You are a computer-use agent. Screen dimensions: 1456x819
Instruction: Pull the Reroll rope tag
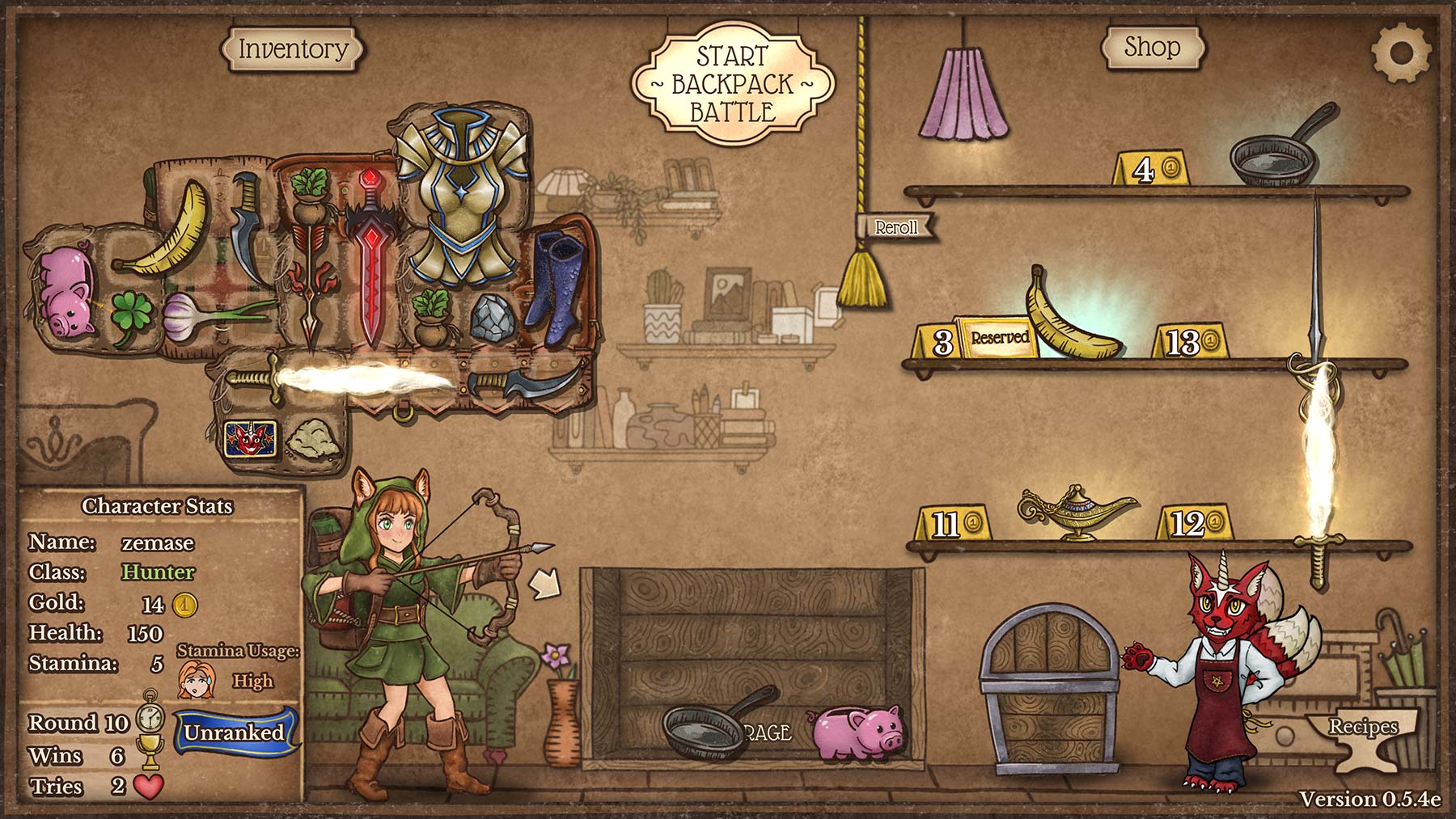click(x=896, y=227)
